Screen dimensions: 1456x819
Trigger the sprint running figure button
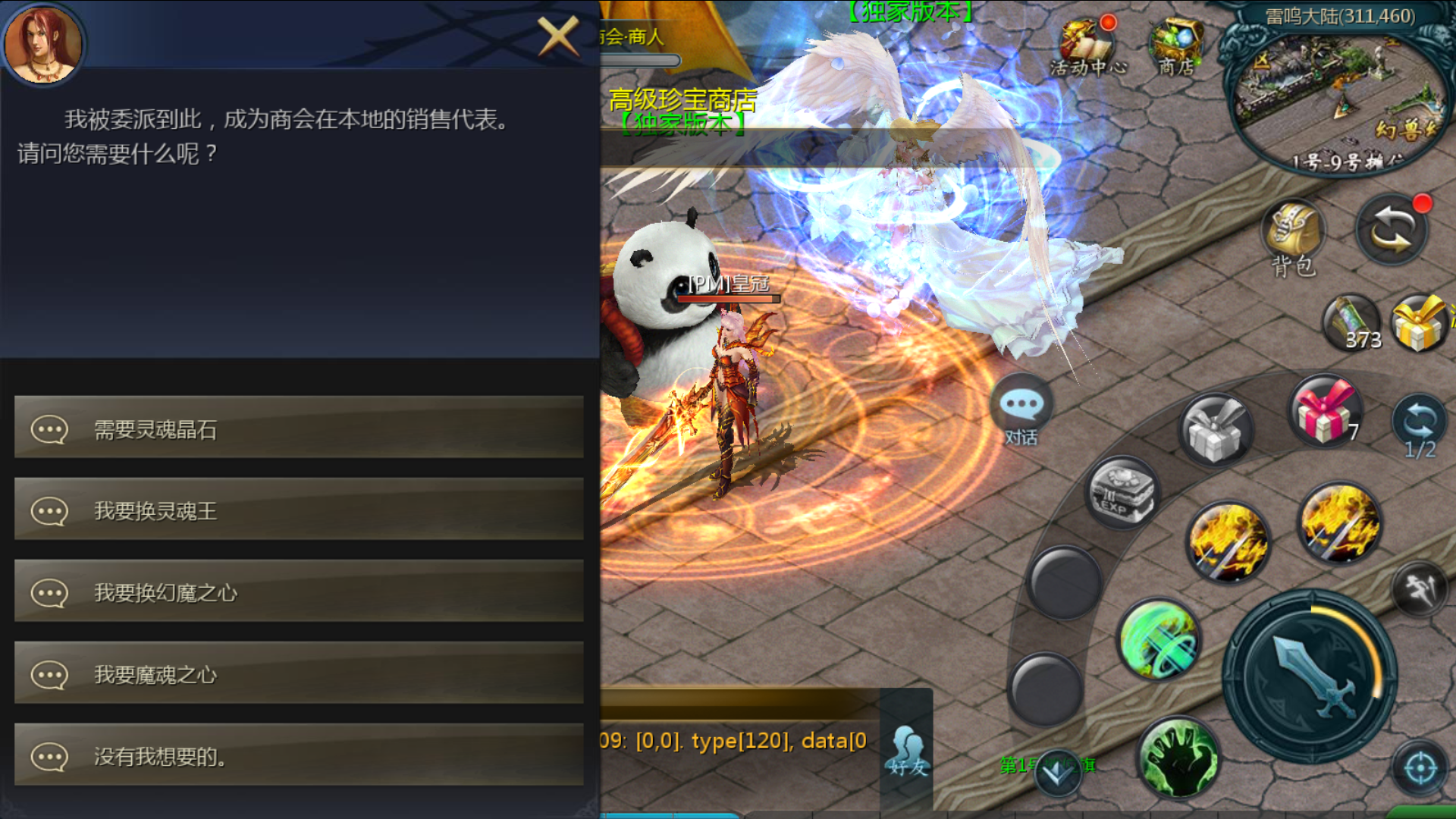point(1420,588)
